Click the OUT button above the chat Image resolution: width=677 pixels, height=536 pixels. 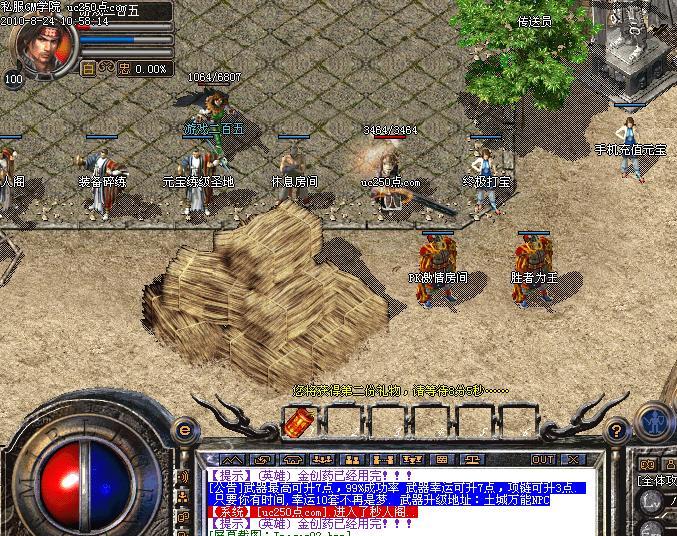pyautogui.click(x=543, y=460)
